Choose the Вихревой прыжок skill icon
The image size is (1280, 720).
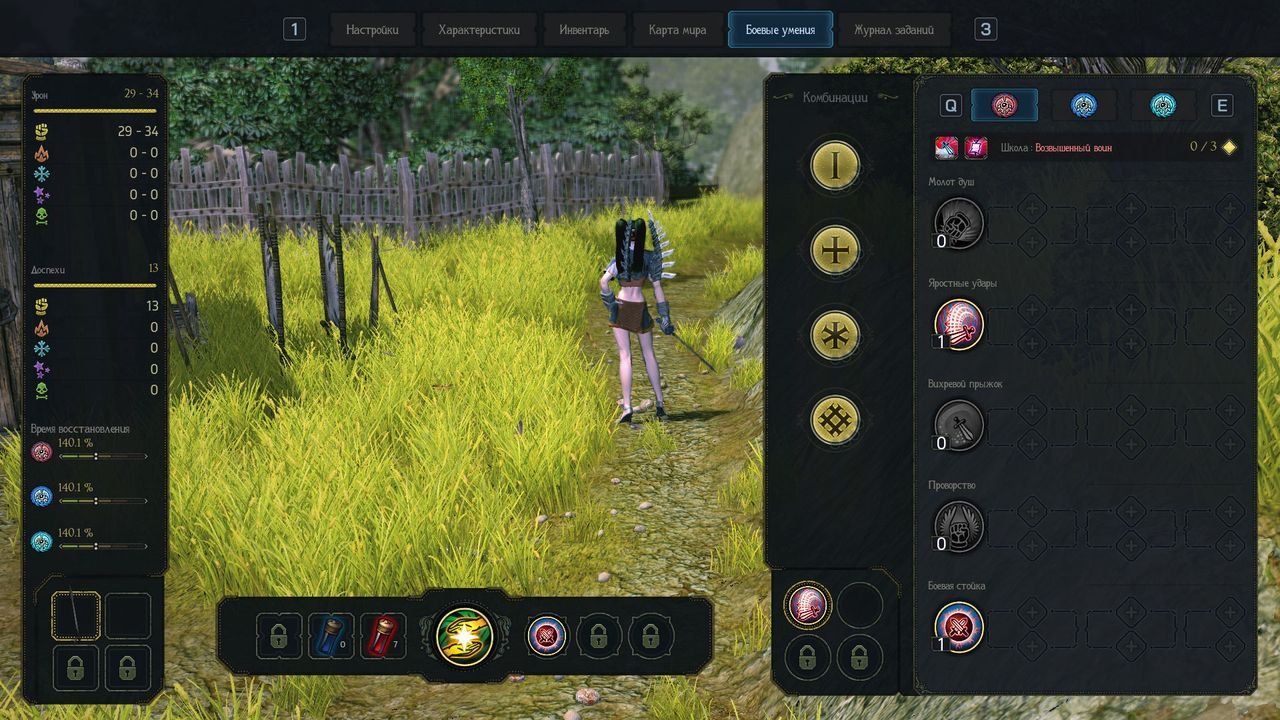(959, 425)
